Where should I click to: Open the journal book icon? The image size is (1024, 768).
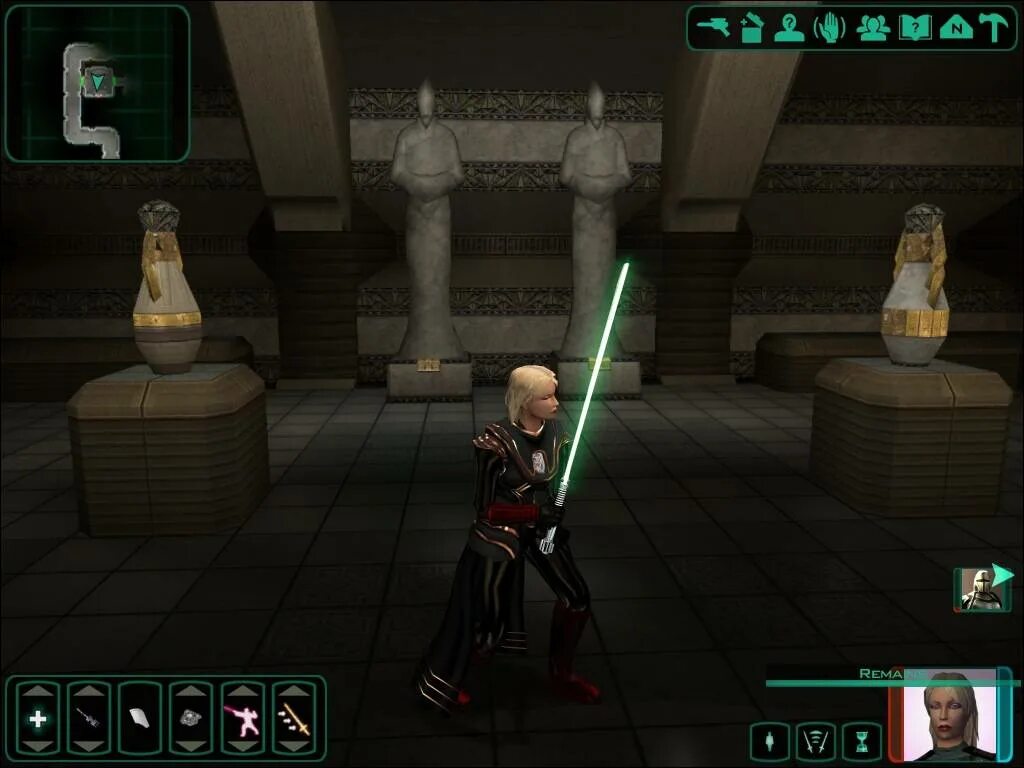coord(915,27)
